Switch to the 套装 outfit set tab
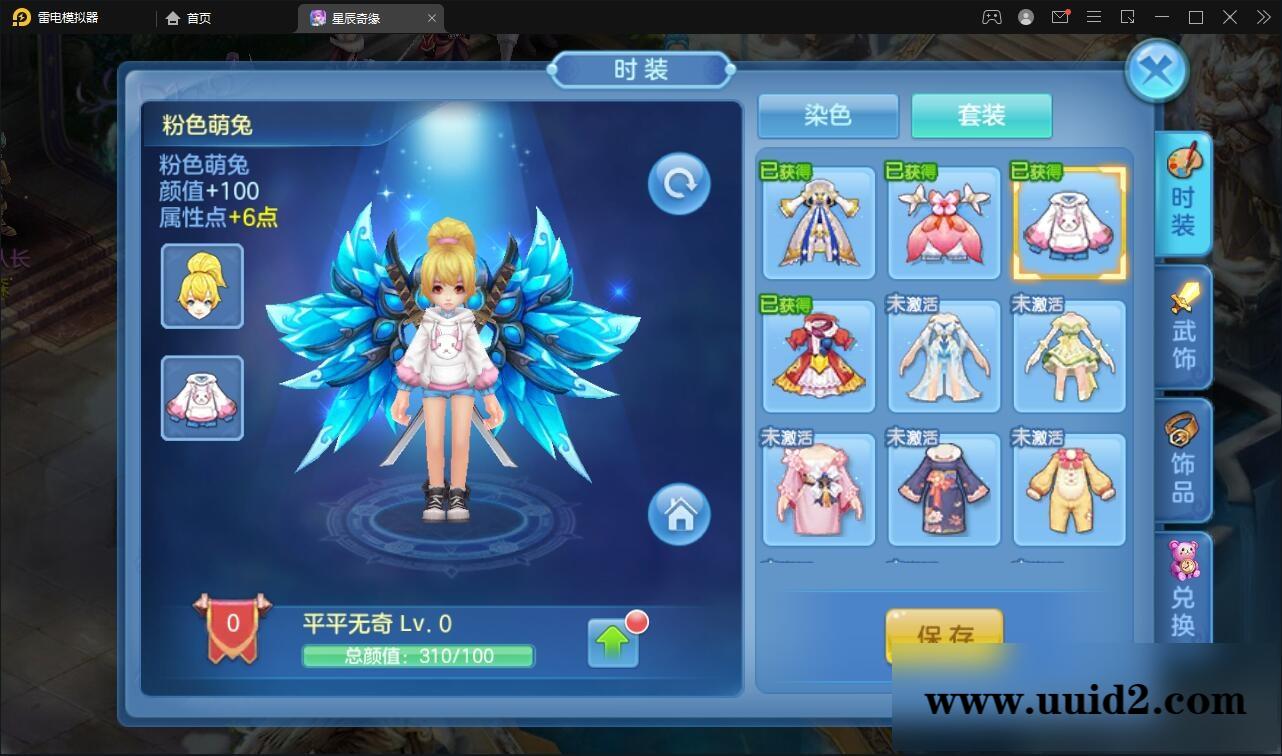This screenshot has width=1282, height=756. pyautogui.click(x=981, y=116)
